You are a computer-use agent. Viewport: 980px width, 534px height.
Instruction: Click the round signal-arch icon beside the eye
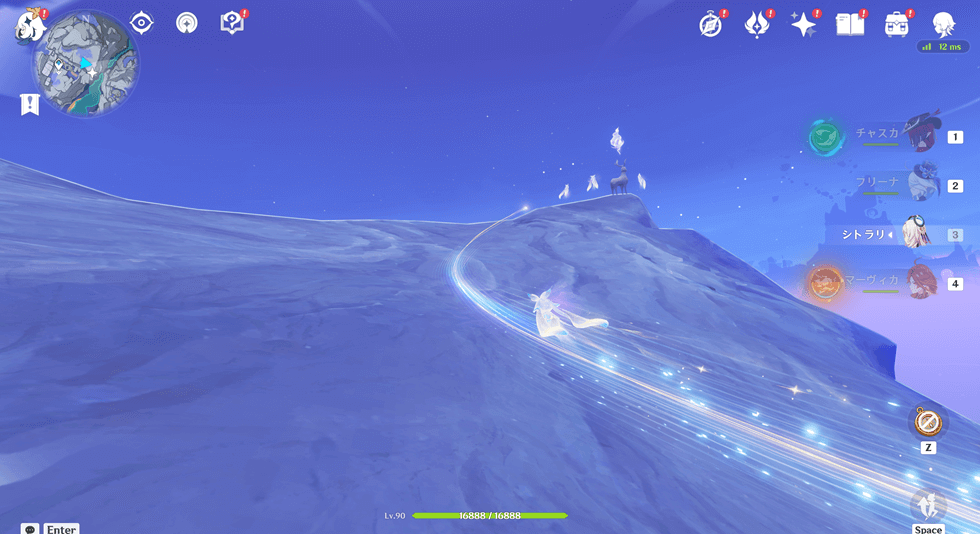[186, 23]
